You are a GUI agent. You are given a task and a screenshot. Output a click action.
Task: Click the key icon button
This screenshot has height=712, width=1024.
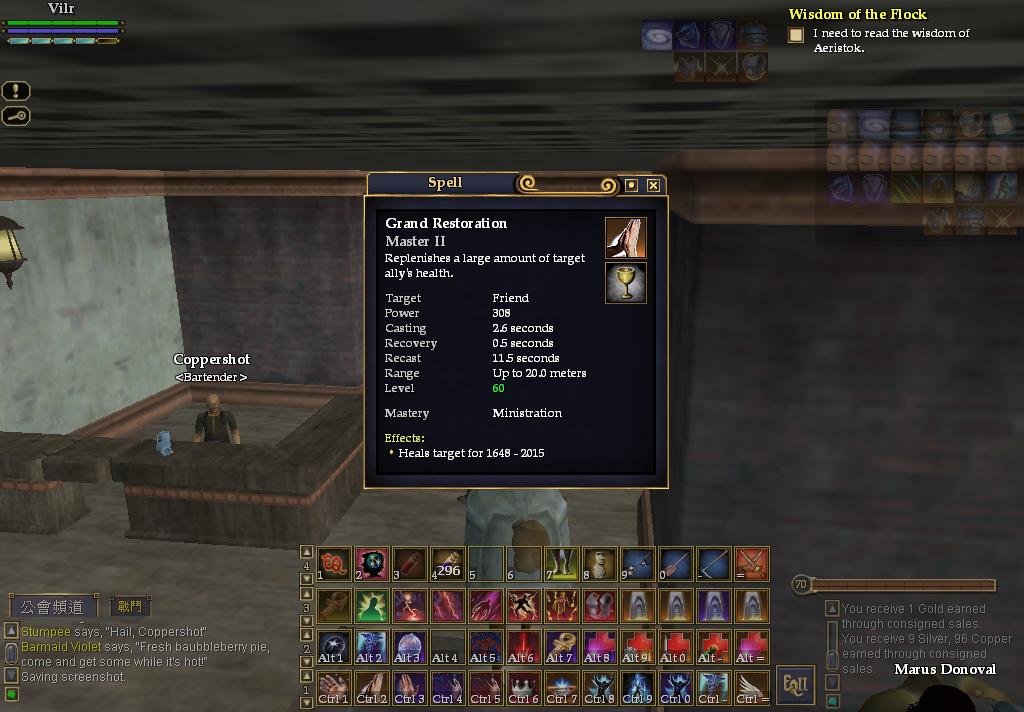pyautogui.click(x=16, y=116)
